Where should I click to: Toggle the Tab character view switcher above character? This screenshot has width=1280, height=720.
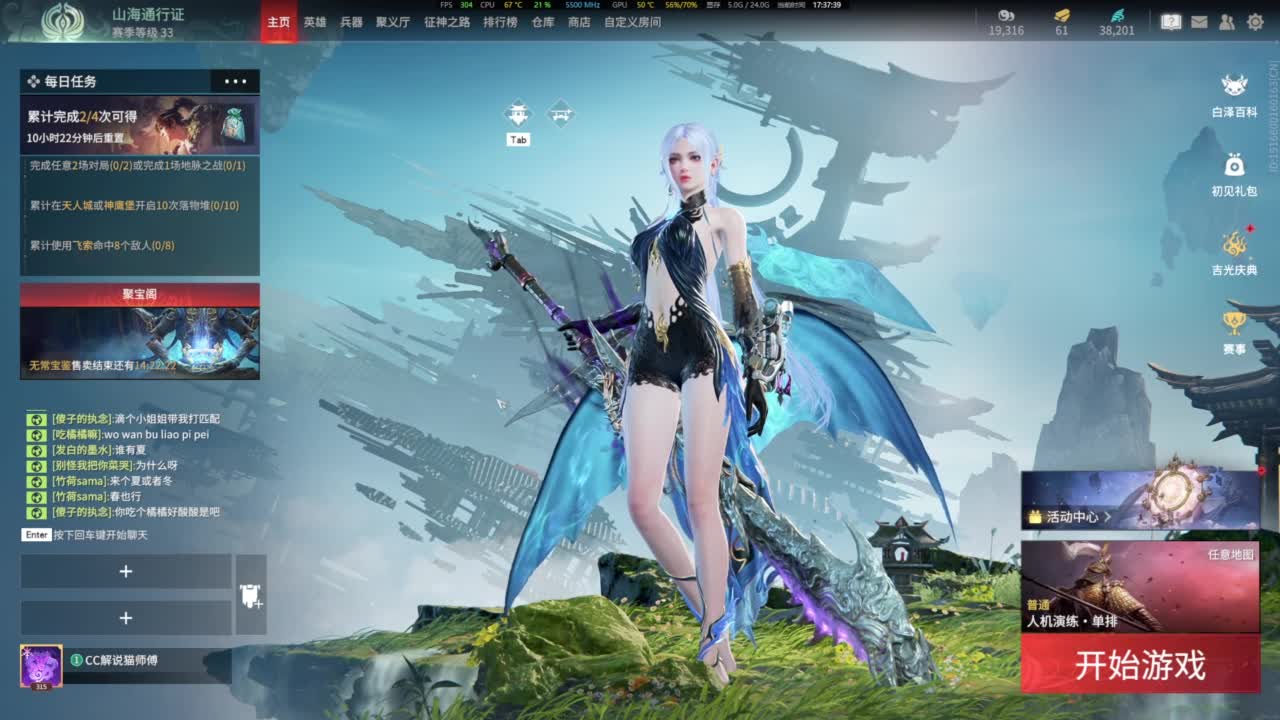tap(518, 113)
